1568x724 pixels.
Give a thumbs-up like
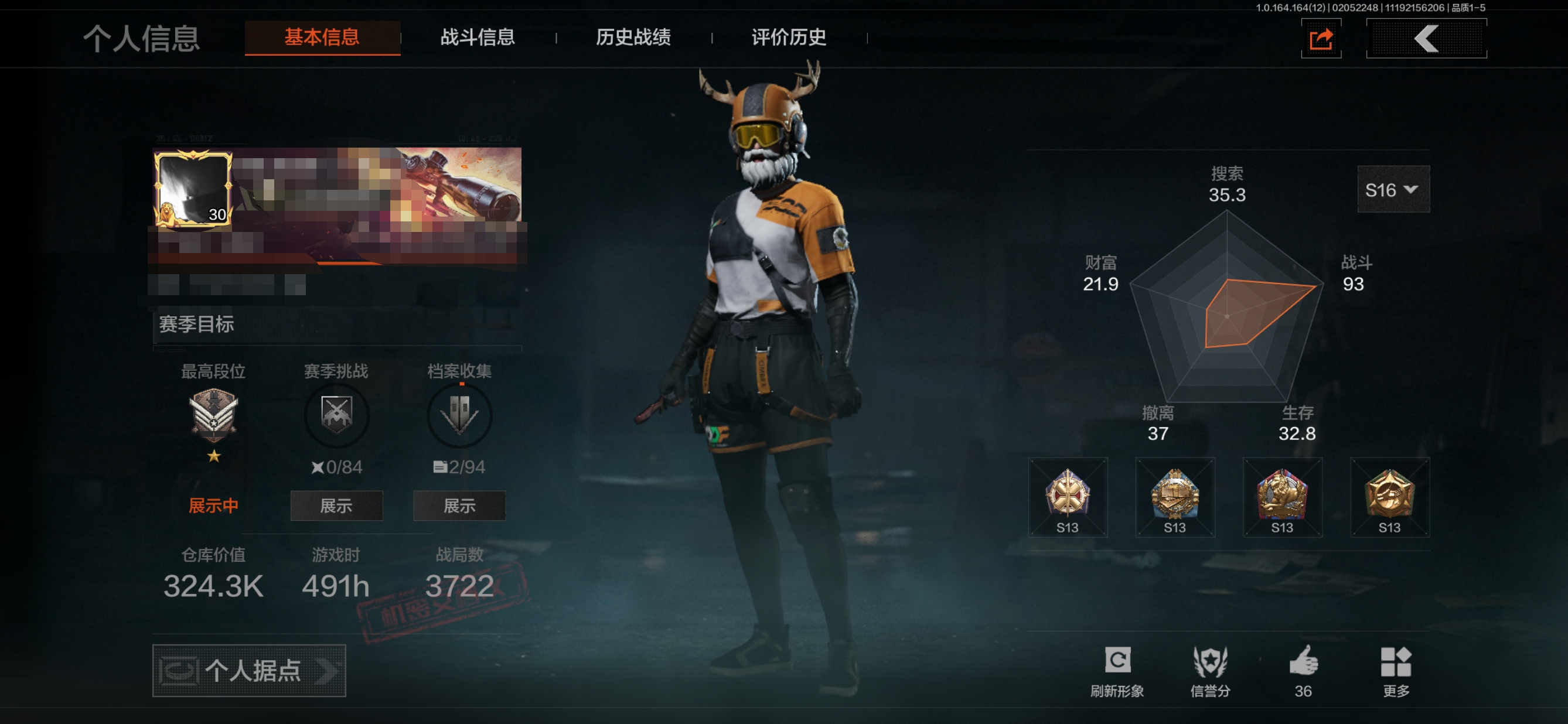point(1303,670)
